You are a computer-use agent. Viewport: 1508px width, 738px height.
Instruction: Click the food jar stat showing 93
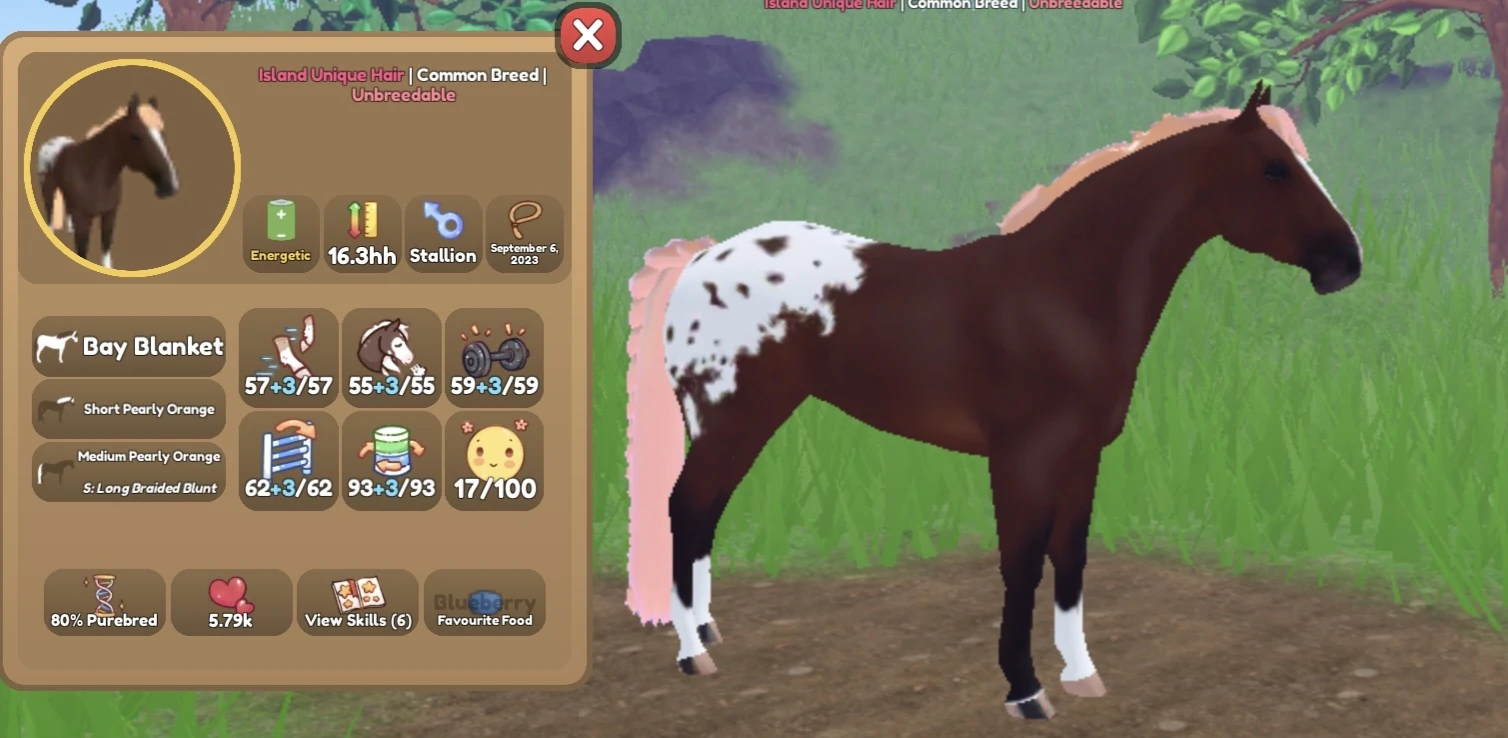coord(391,460)
